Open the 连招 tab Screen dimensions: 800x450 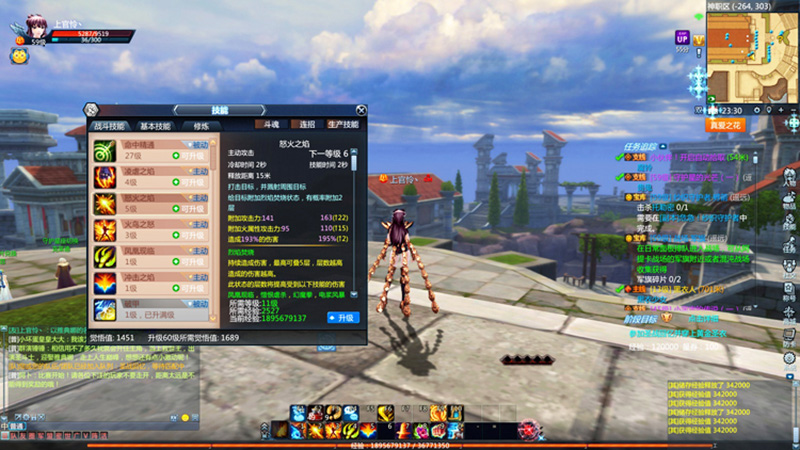(305, 125)
